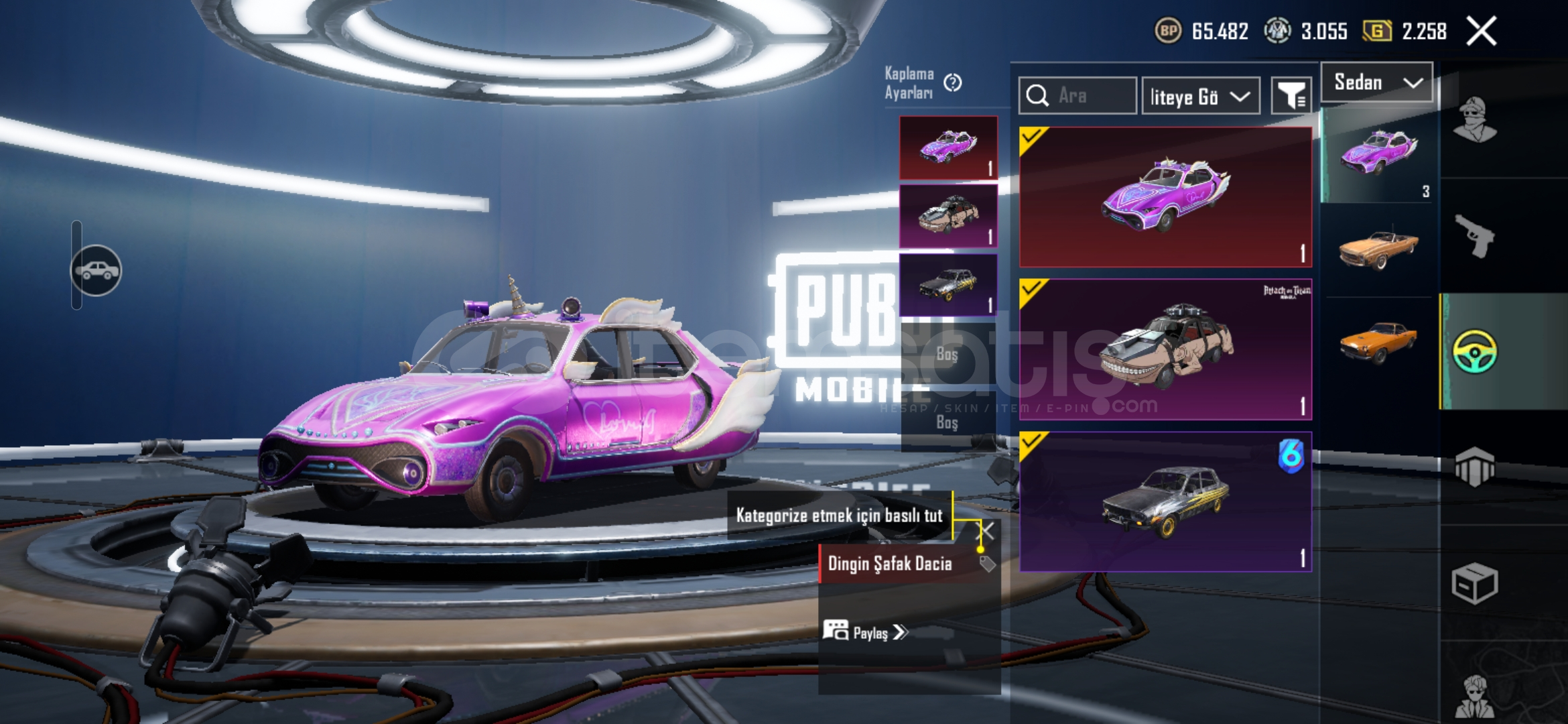The image size is (1568, 724).
Task: Click the Ara search field
Action: click(x=1077, y=96)
